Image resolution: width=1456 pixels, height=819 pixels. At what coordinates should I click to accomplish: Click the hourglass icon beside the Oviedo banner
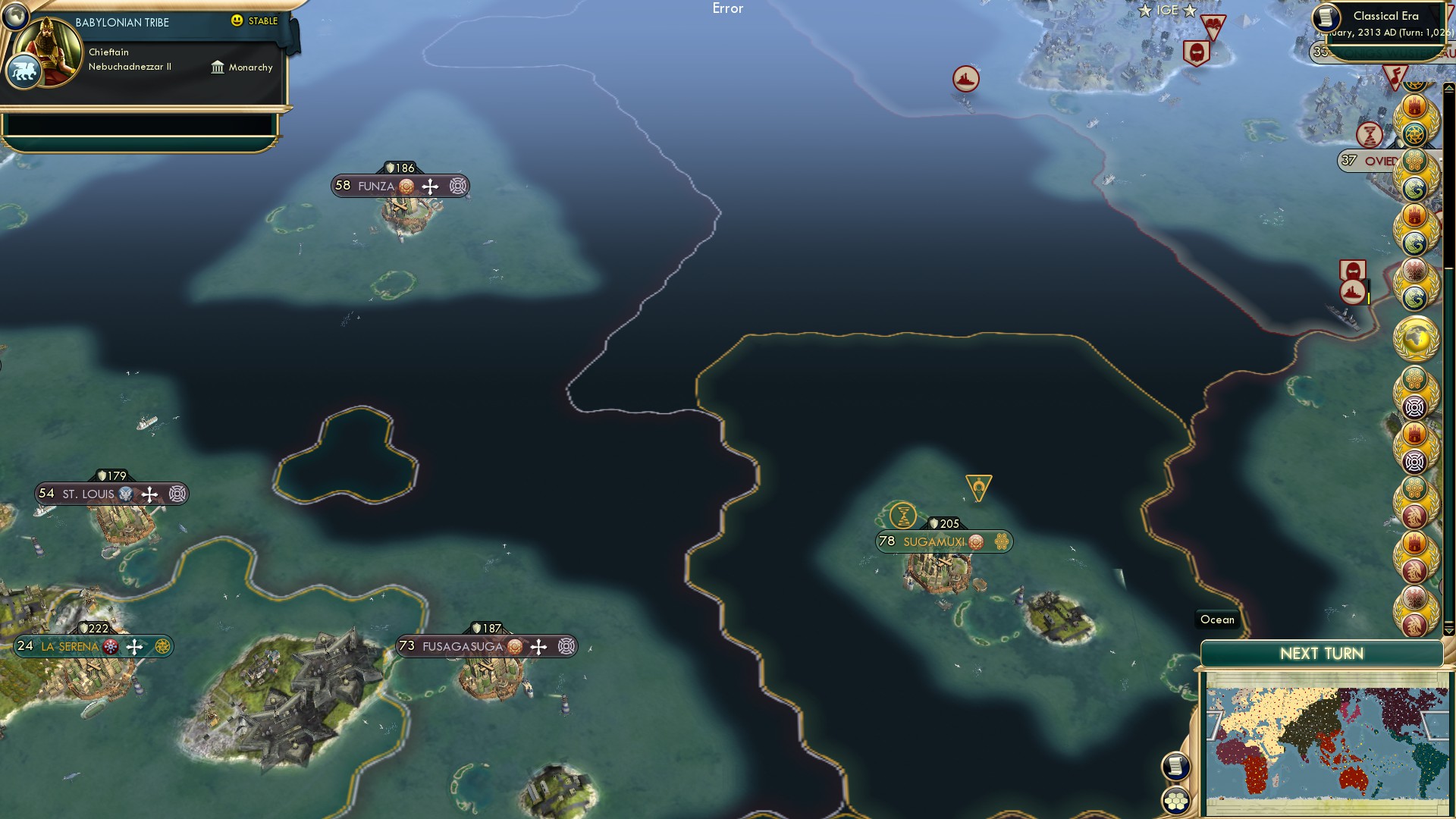click(1370, 134)
